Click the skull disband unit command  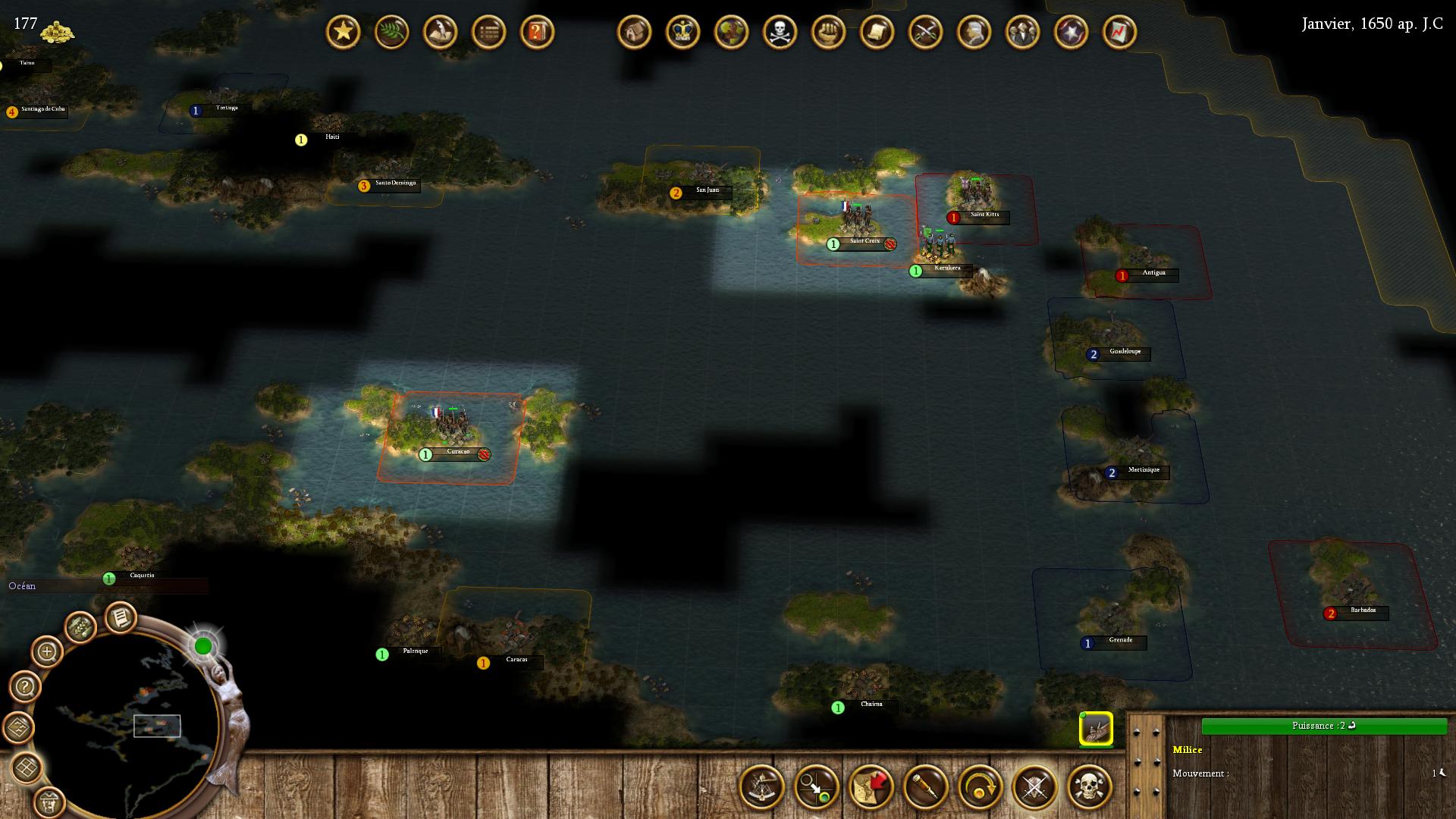(x=1090, y=787)
